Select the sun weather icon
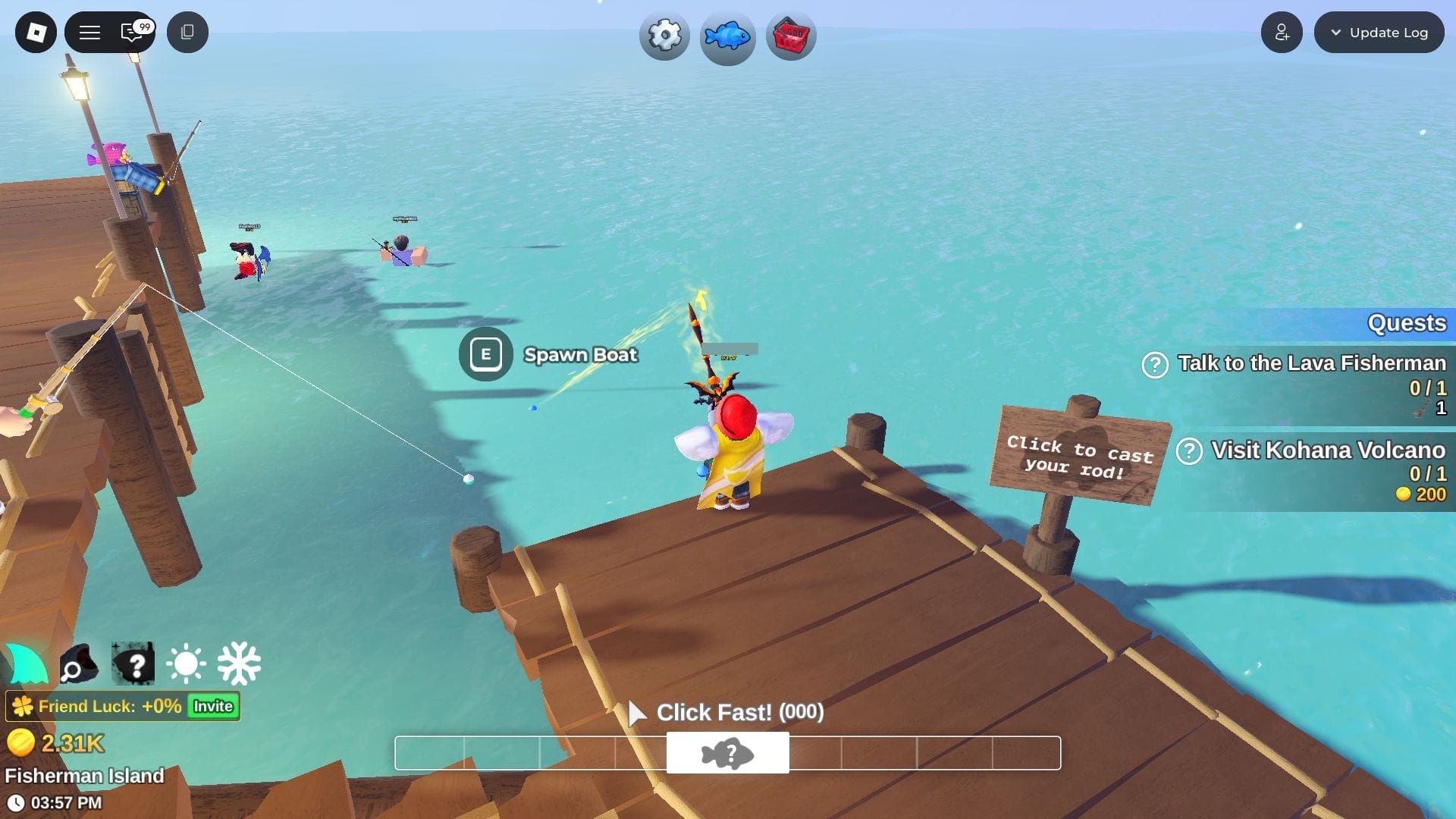Screen dimensions: 1456x819 point(186,664)
